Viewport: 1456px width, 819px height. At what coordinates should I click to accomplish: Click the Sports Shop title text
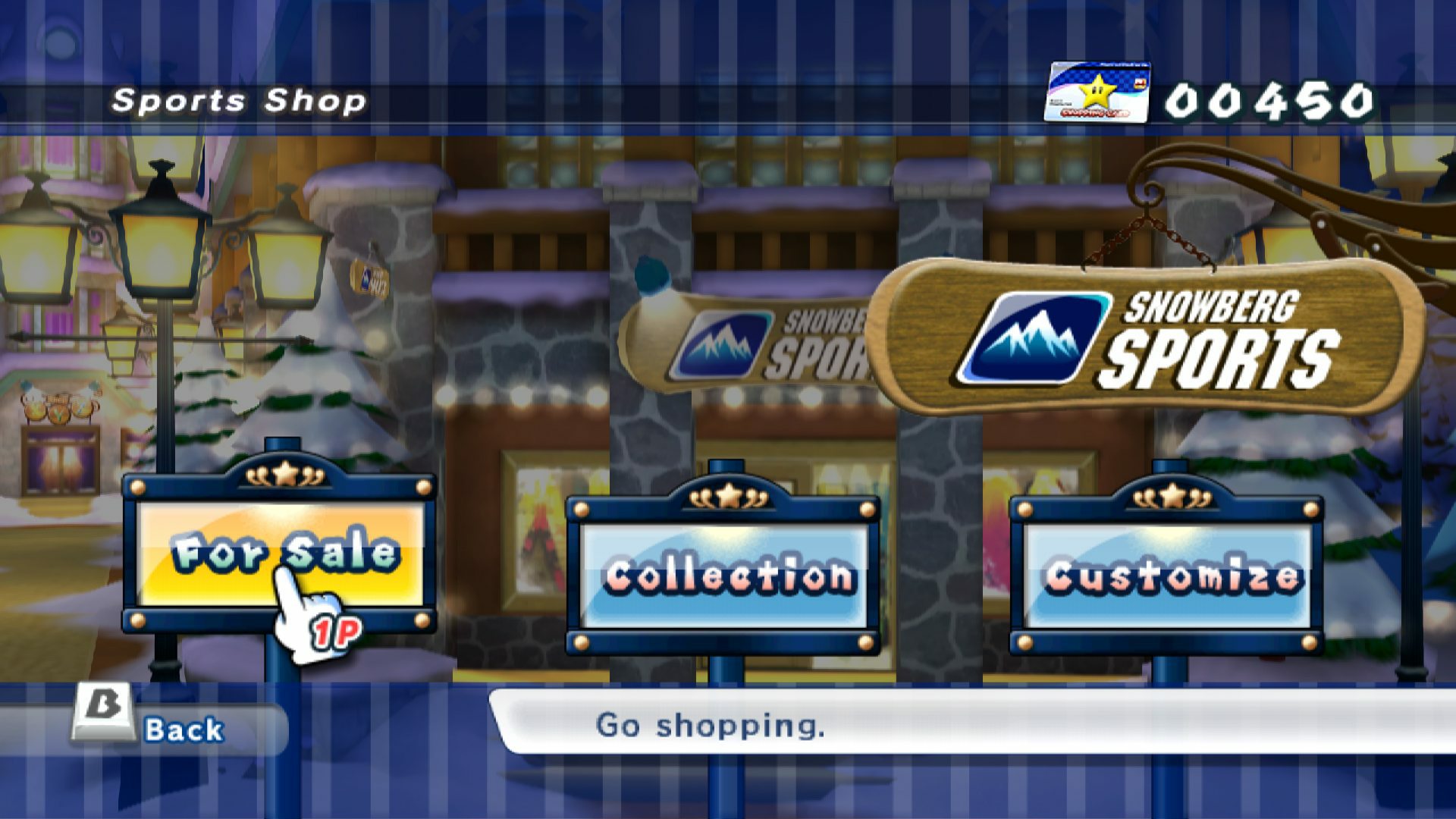coord(237,99)
